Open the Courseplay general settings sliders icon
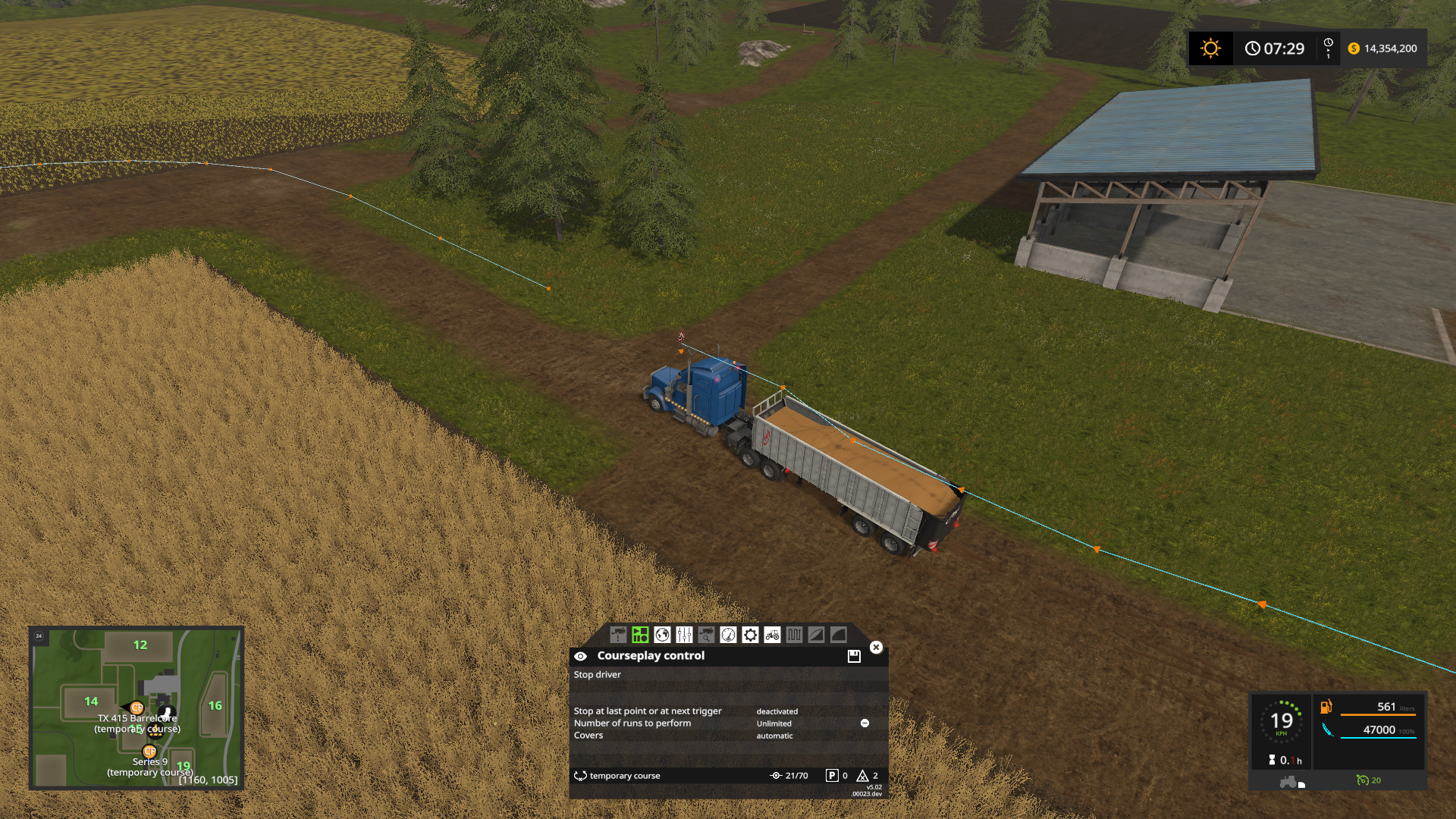Viewport: 1456px width, 819px height. 685,636
